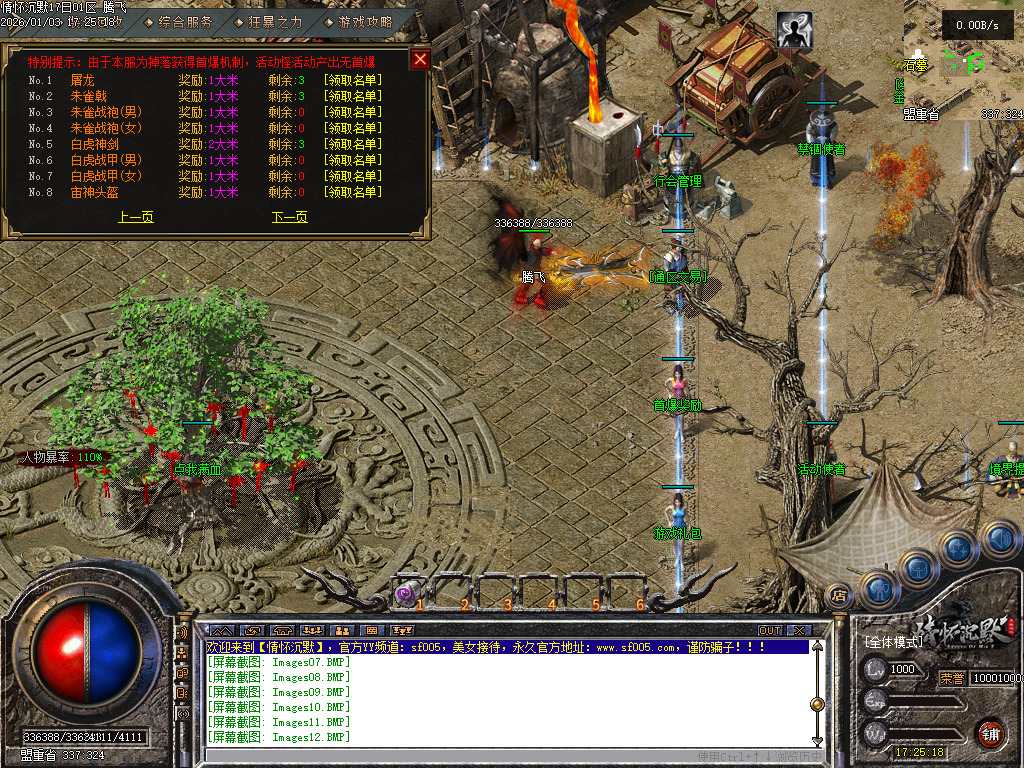The image size is (1024, 768).
Task: View the 领取名单 for 白虎神剑
Action: click(351, 144)
